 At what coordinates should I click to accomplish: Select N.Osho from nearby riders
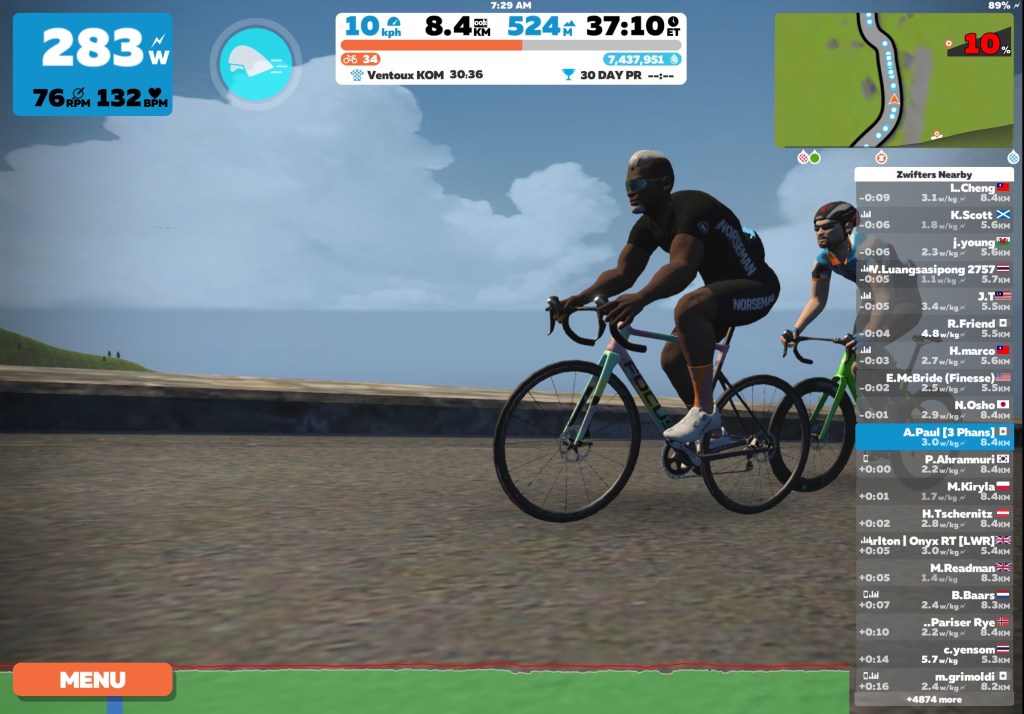[933, 410]
